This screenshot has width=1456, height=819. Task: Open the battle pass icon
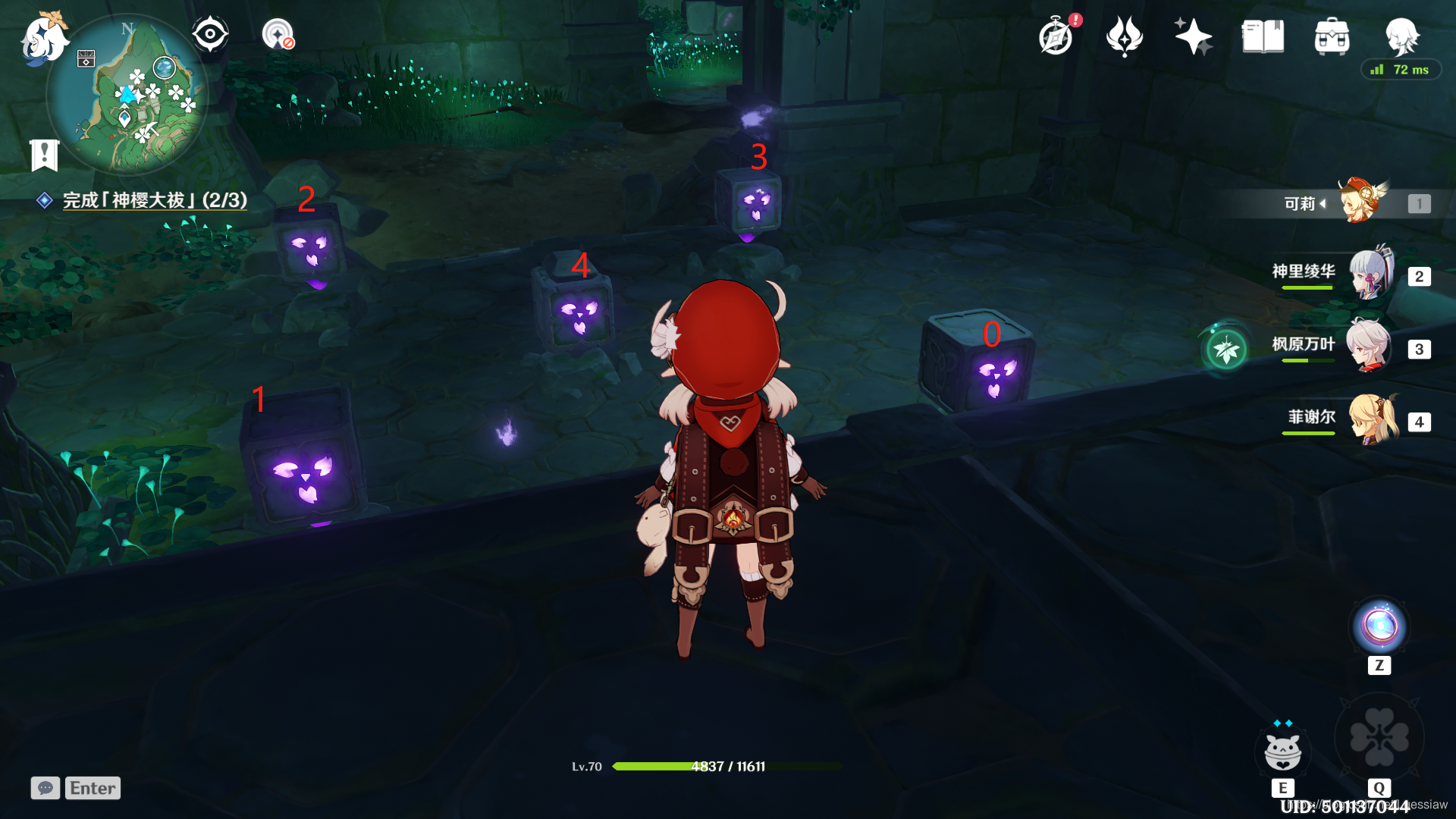[1124, 36]
